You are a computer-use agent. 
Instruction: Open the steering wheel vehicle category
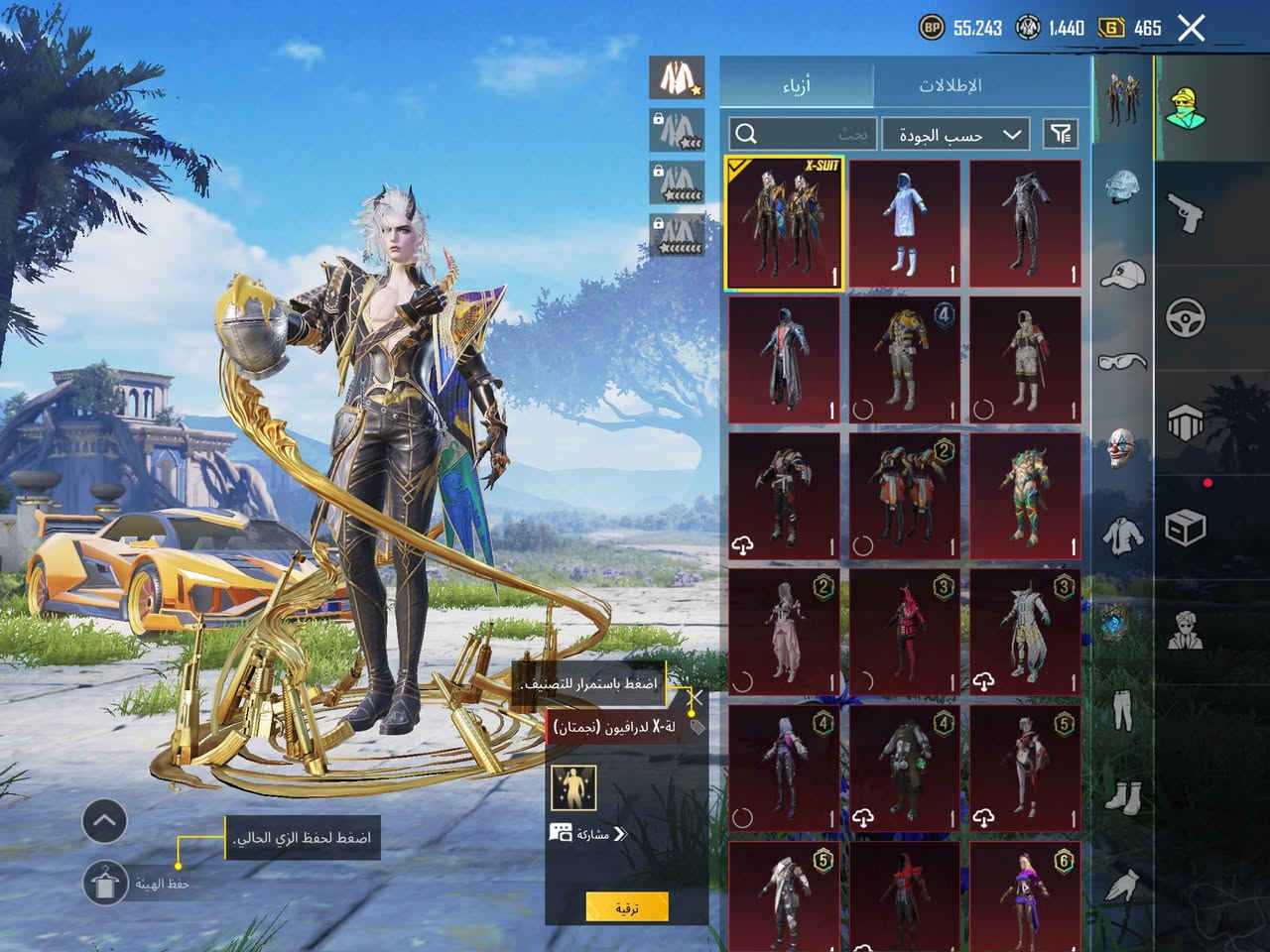(x=1186, y=317)
